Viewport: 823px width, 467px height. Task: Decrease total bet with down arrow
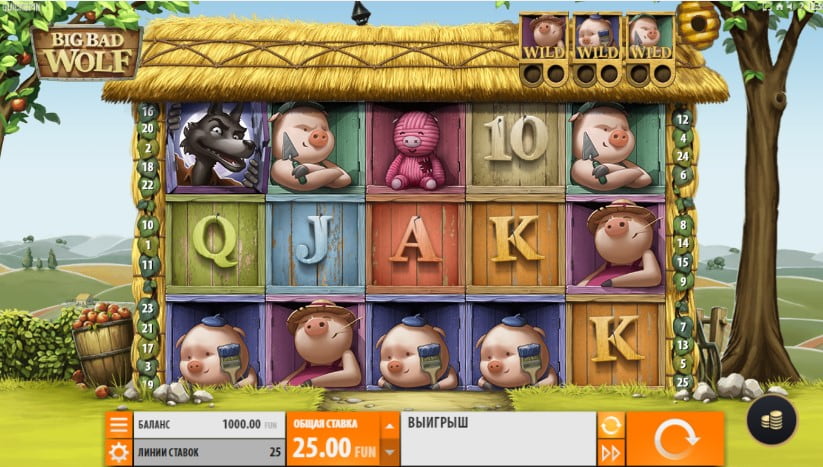point(390,452)
